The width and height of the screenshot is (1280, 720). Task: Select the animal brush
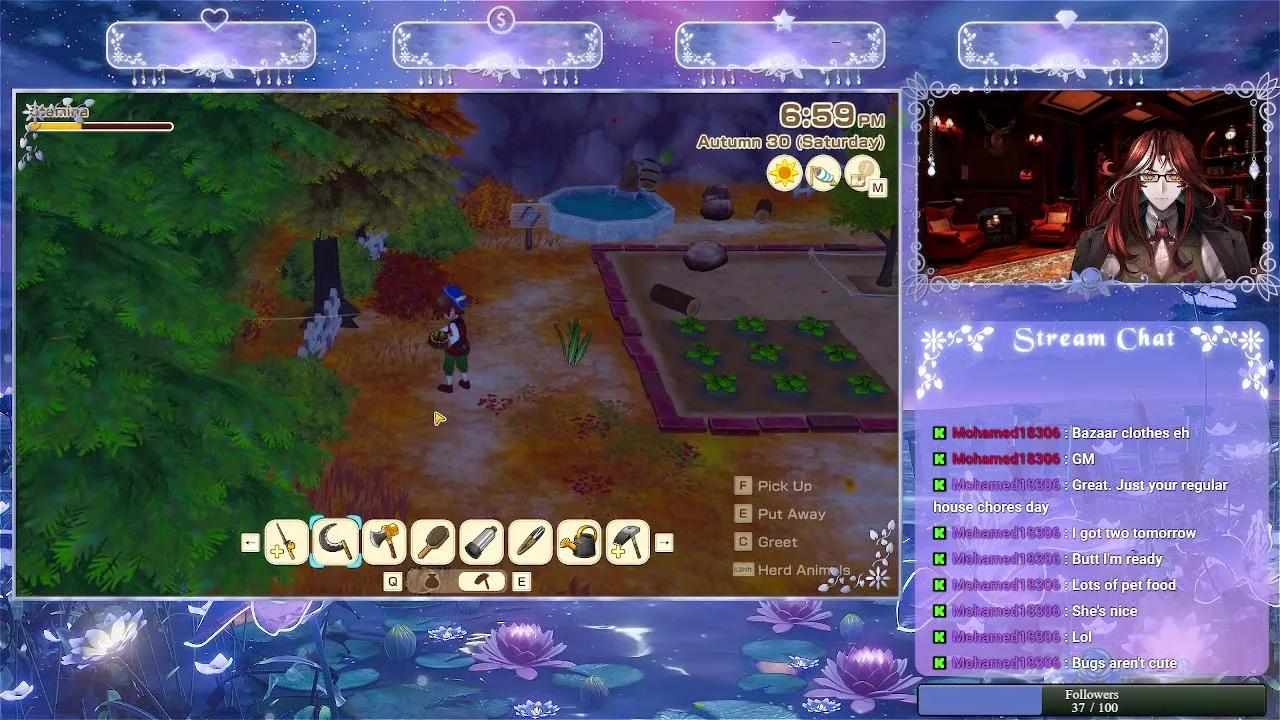click(x=433, y=541)
